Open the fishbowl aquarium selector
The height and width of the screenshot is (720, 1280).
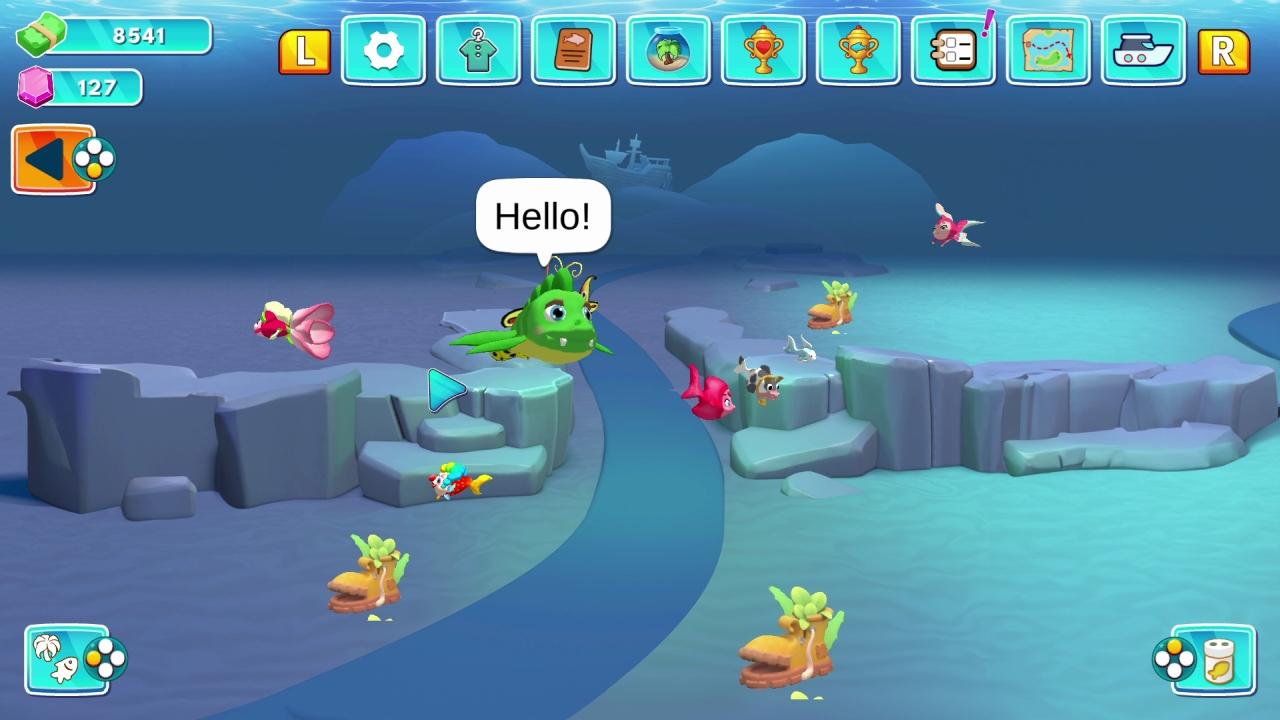point(668,50)
